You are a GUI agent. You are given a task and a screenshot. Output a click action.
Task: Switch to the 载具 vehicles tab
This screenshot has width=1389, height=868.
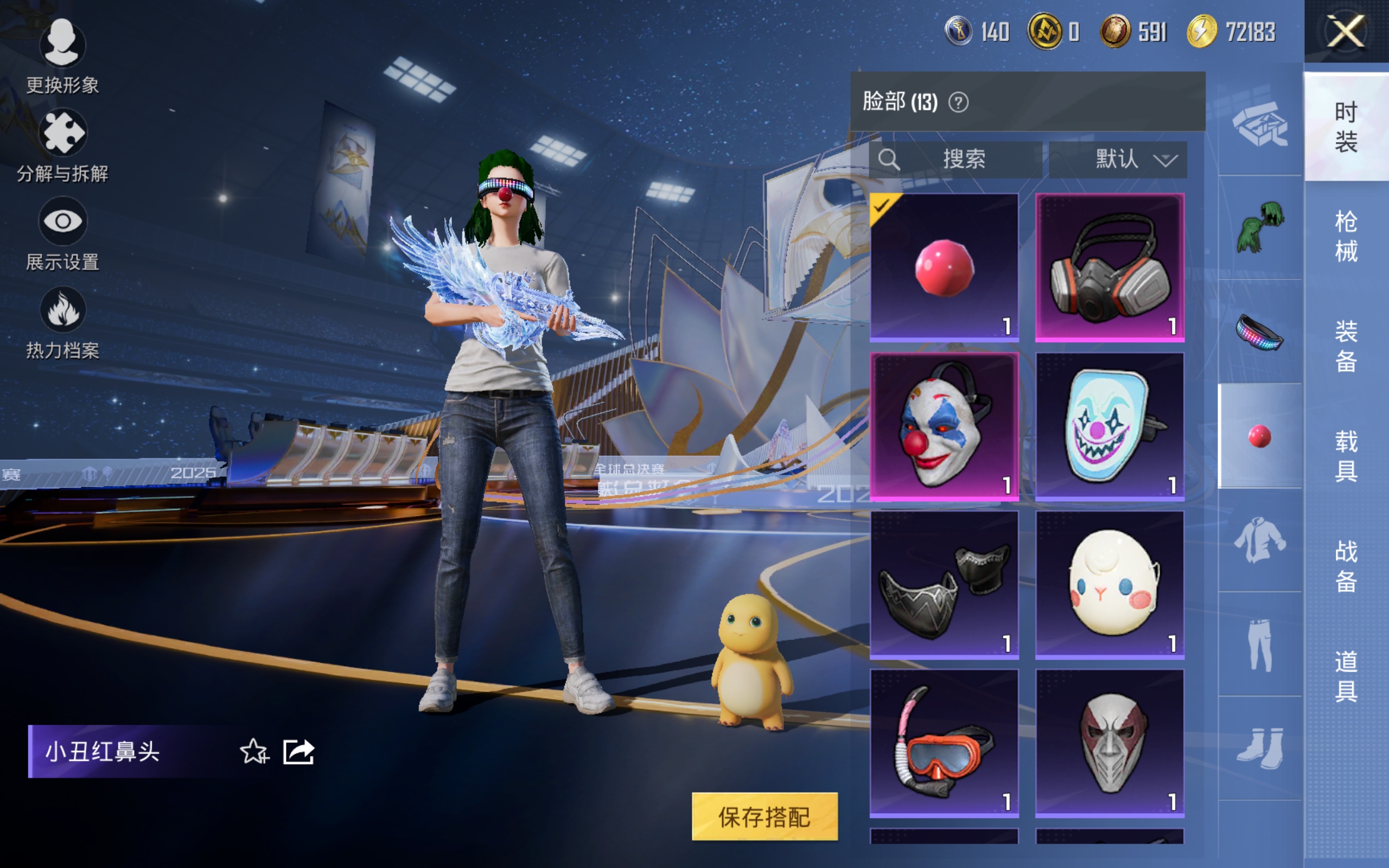(1346, 456)
